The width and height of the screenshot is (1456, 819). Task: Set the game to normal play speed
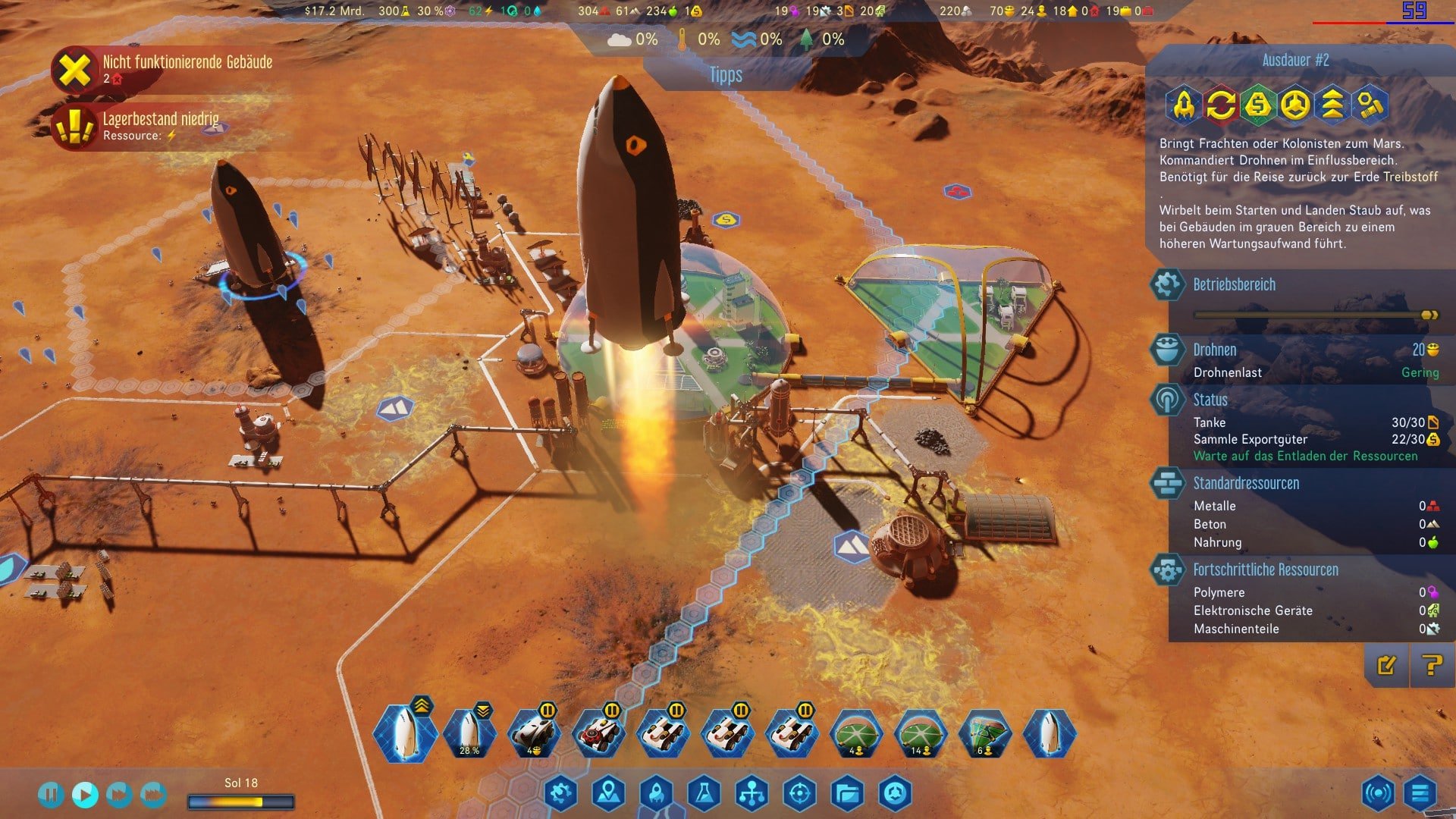pyautogui.click(x=85, y=794)
